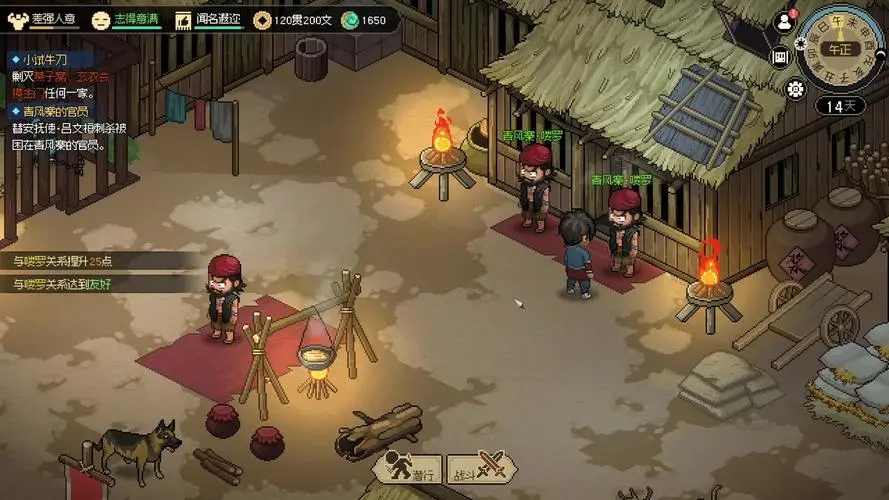Toggle the 潜行 stealth mode button
This screenshot has width=889, height=500.
click(x=408, y=466)
